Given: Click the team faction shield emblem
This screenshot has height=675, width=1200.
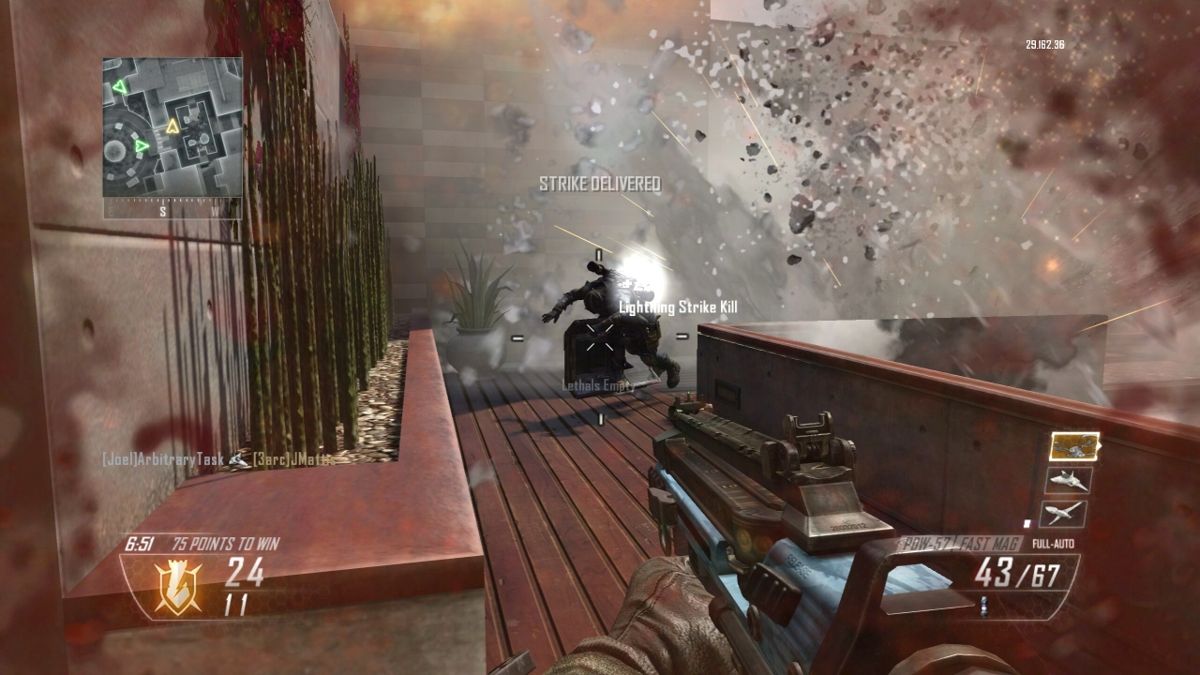Looking at the screenshot, I should click(x=177, y=585).
